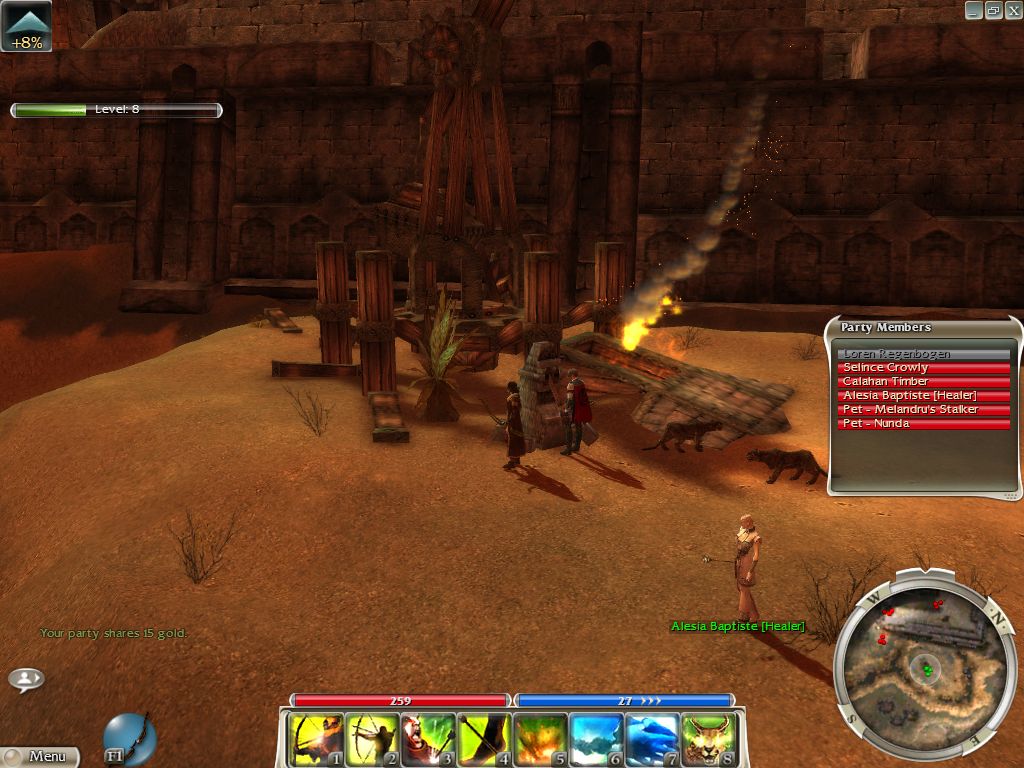Use skill 6, the blue sky skill
Image resolution: width=1024 pixels, height=768 pixels.
pyautogui.click(x=596, y=740)
